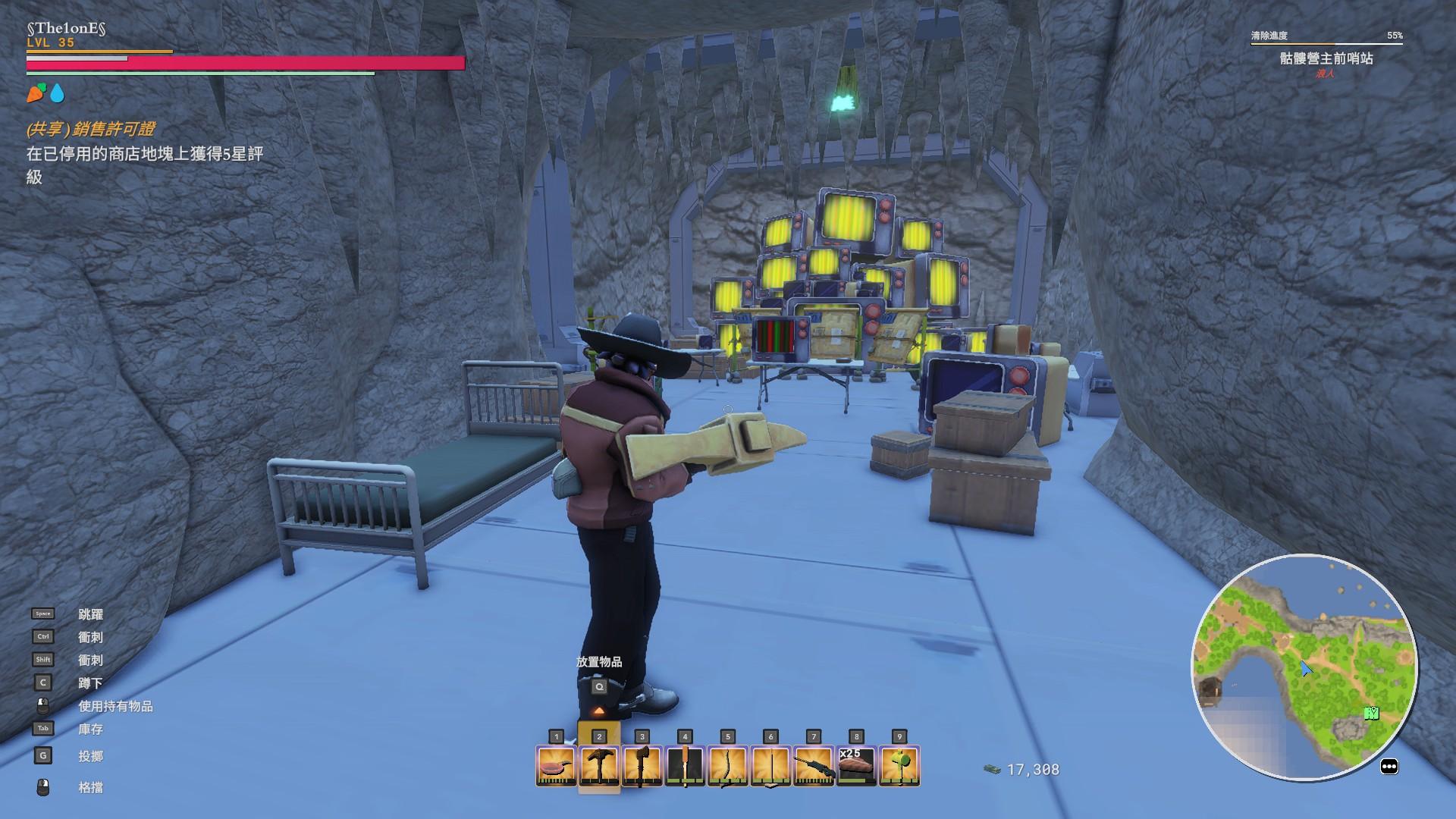The image size is (1456, 819).
Task: Open the chat bubble button near minimap
Action: point(1389,767)
